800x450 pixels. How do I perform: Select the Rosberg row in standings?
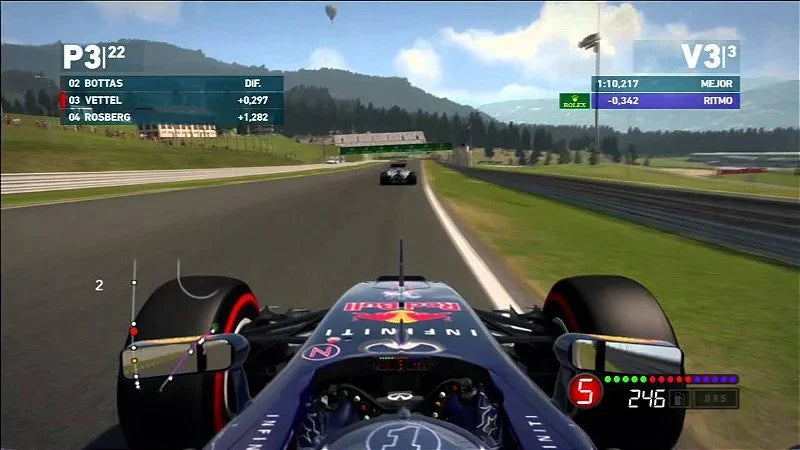[172, 117]
